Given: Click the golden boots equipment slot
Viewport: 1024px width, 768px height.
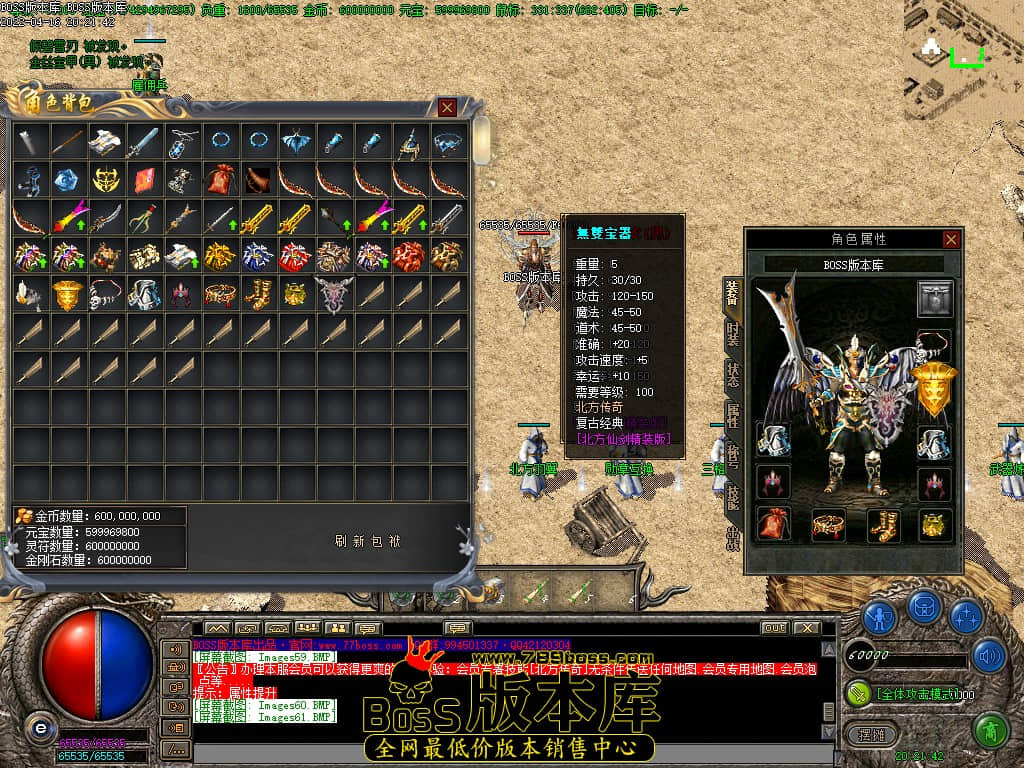Looking at the screenshot, I should 882,523.
